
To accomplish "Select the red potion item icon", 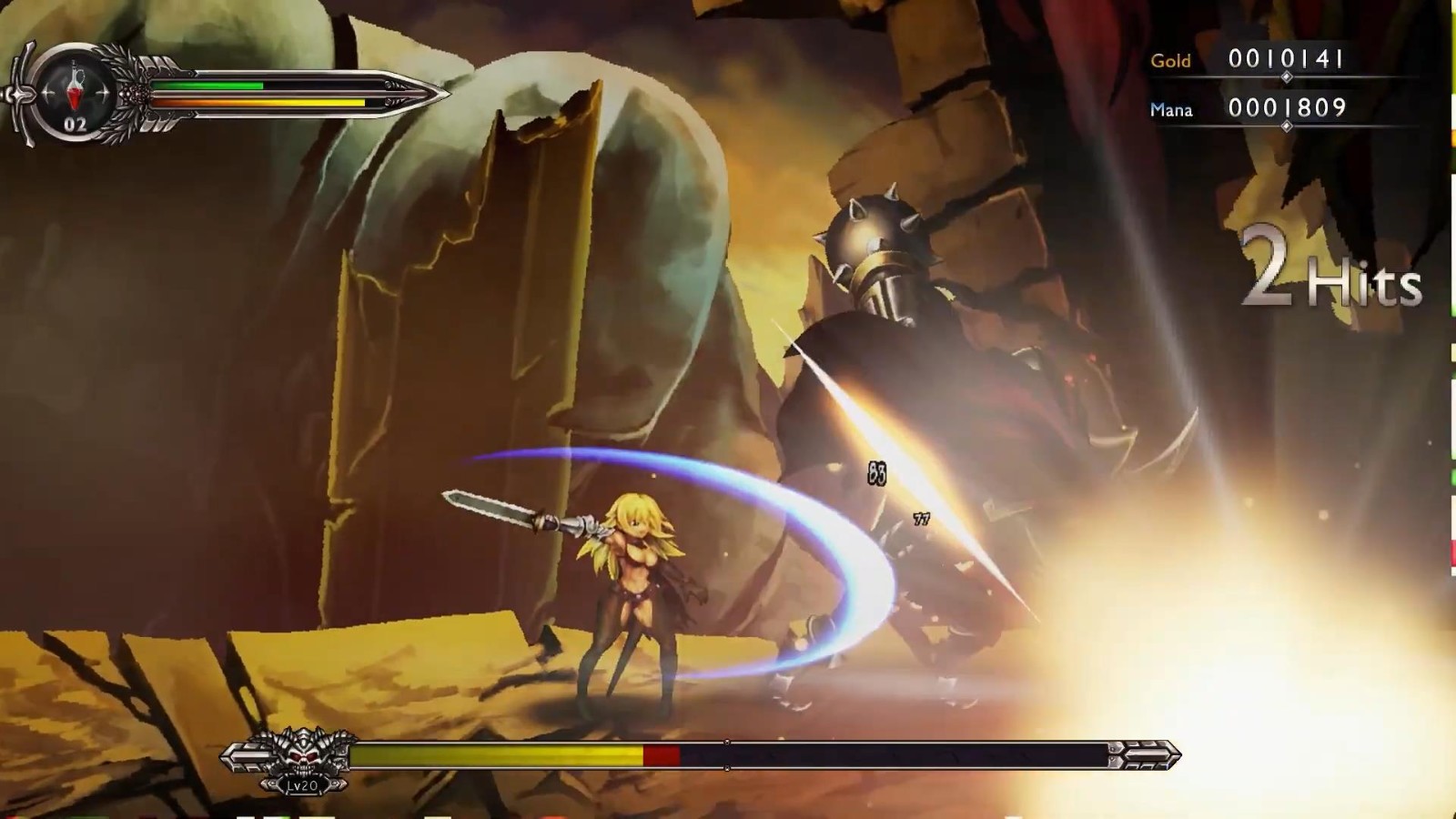I will tap(74, 92).
